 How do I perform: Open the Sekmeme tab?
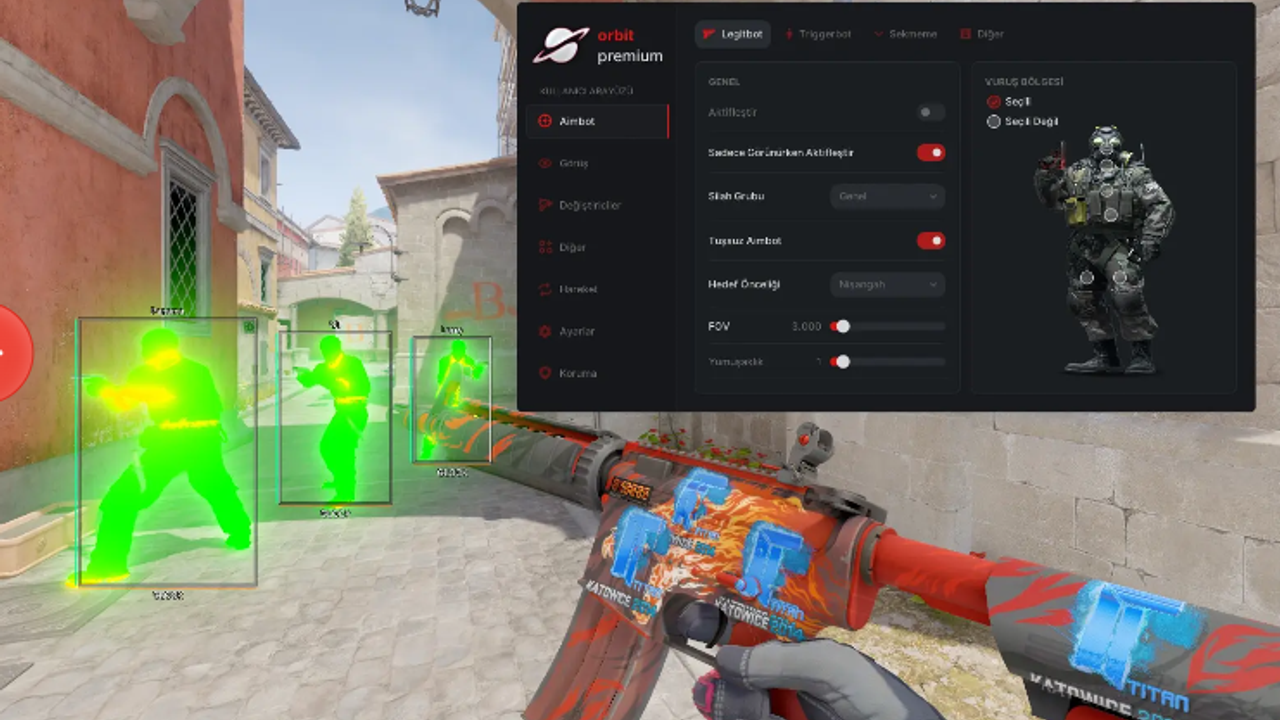click(906, 34)
